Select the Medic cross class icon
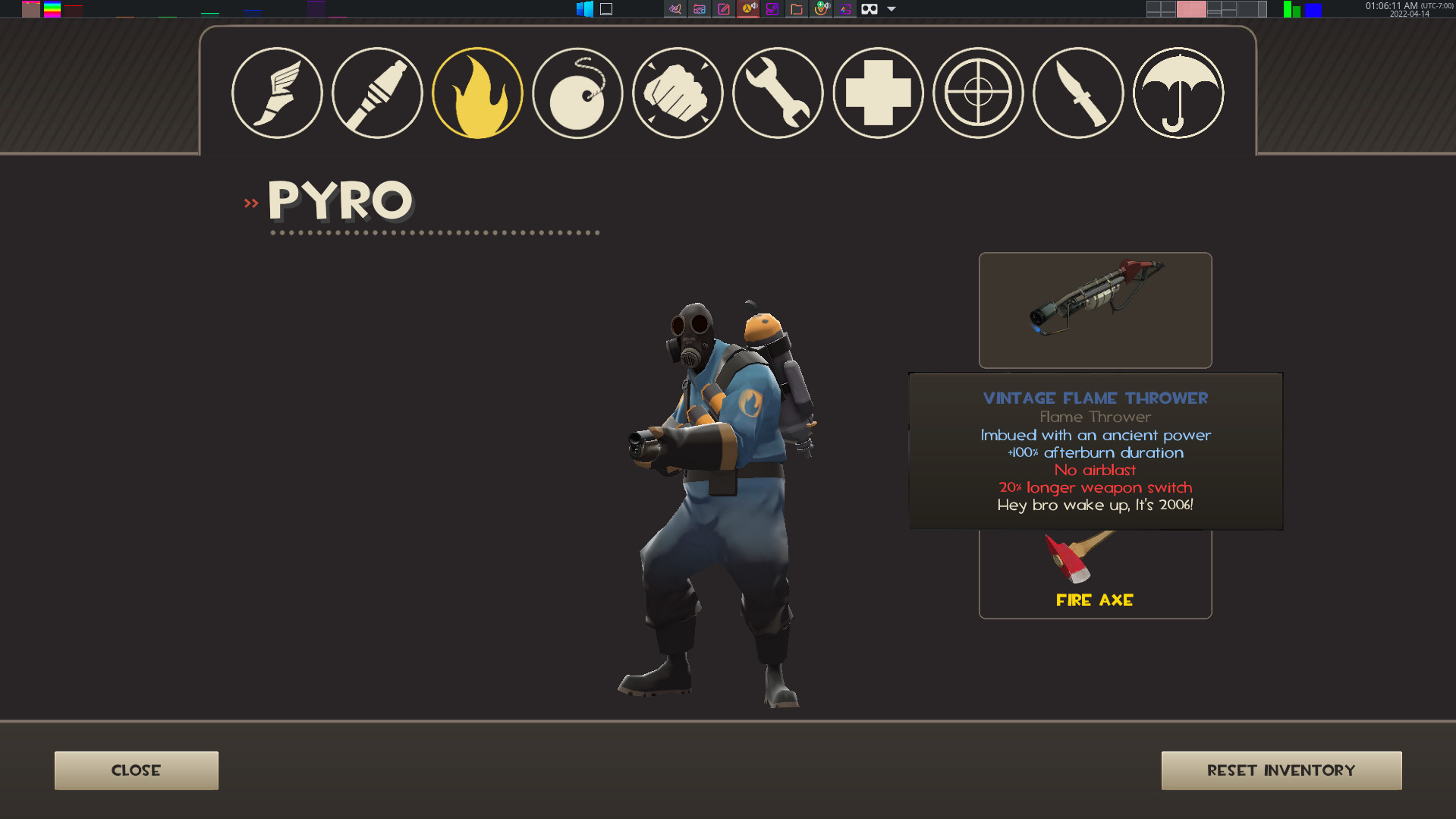This screenshot has height=819, width=1456. click(x=877, y=92)
